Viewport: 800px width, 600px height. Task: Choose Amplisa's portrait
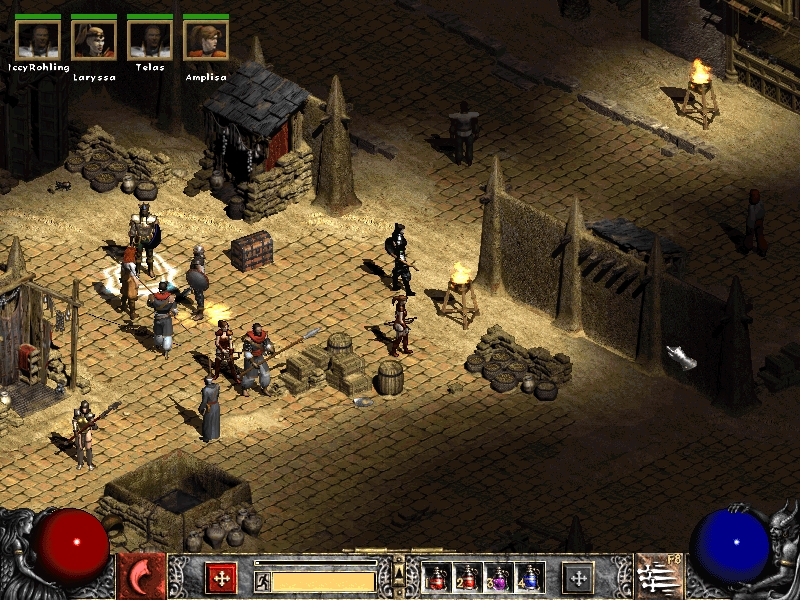pyautogui.click(x=206, y=38)
